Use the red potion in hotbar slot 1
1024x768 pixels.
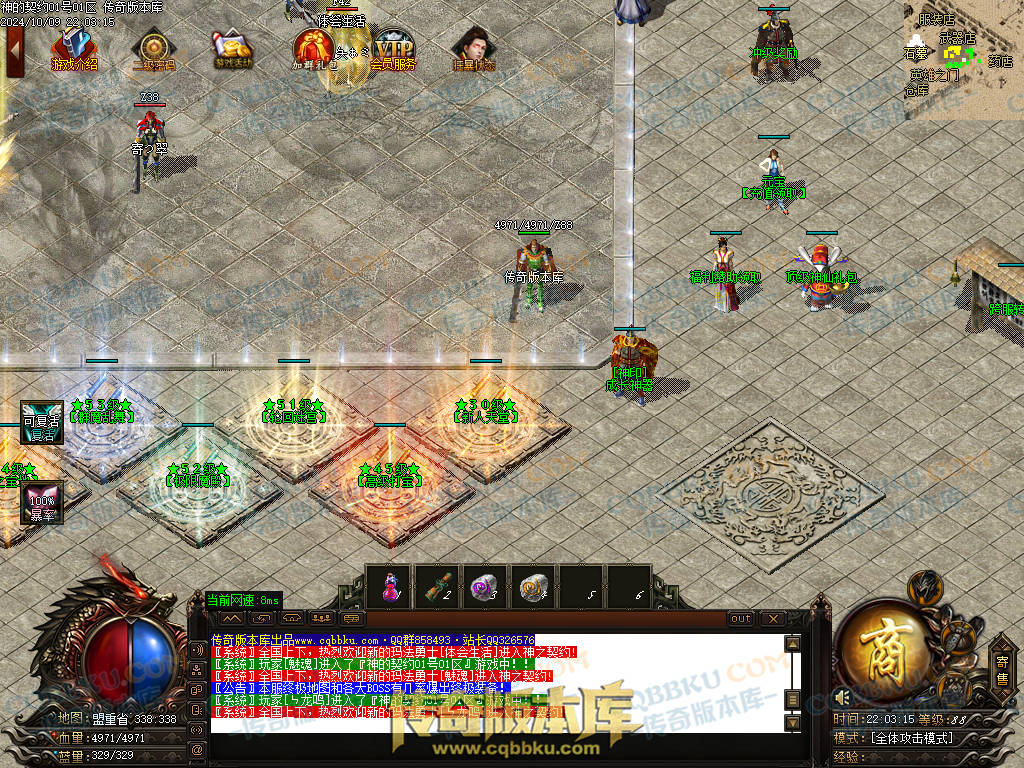[390, 587]
